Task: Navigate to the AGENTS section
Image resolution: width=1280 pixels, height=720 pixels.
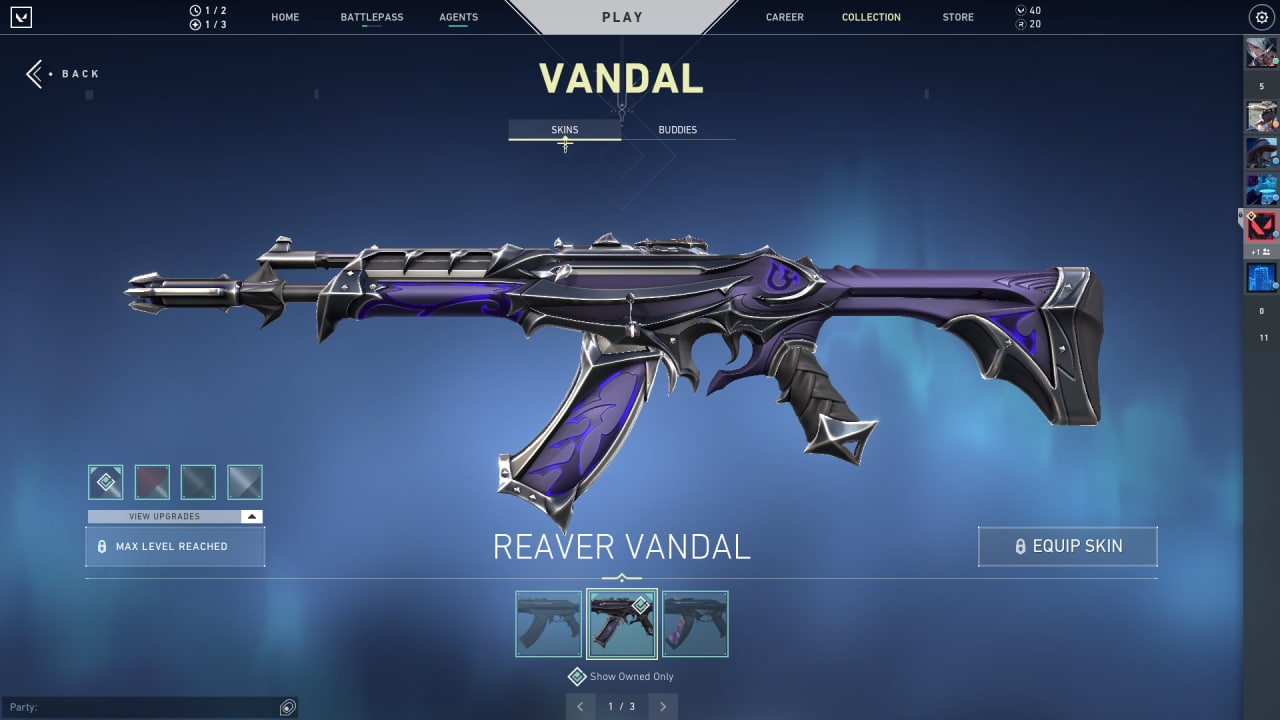Action: tap(458, 17)
